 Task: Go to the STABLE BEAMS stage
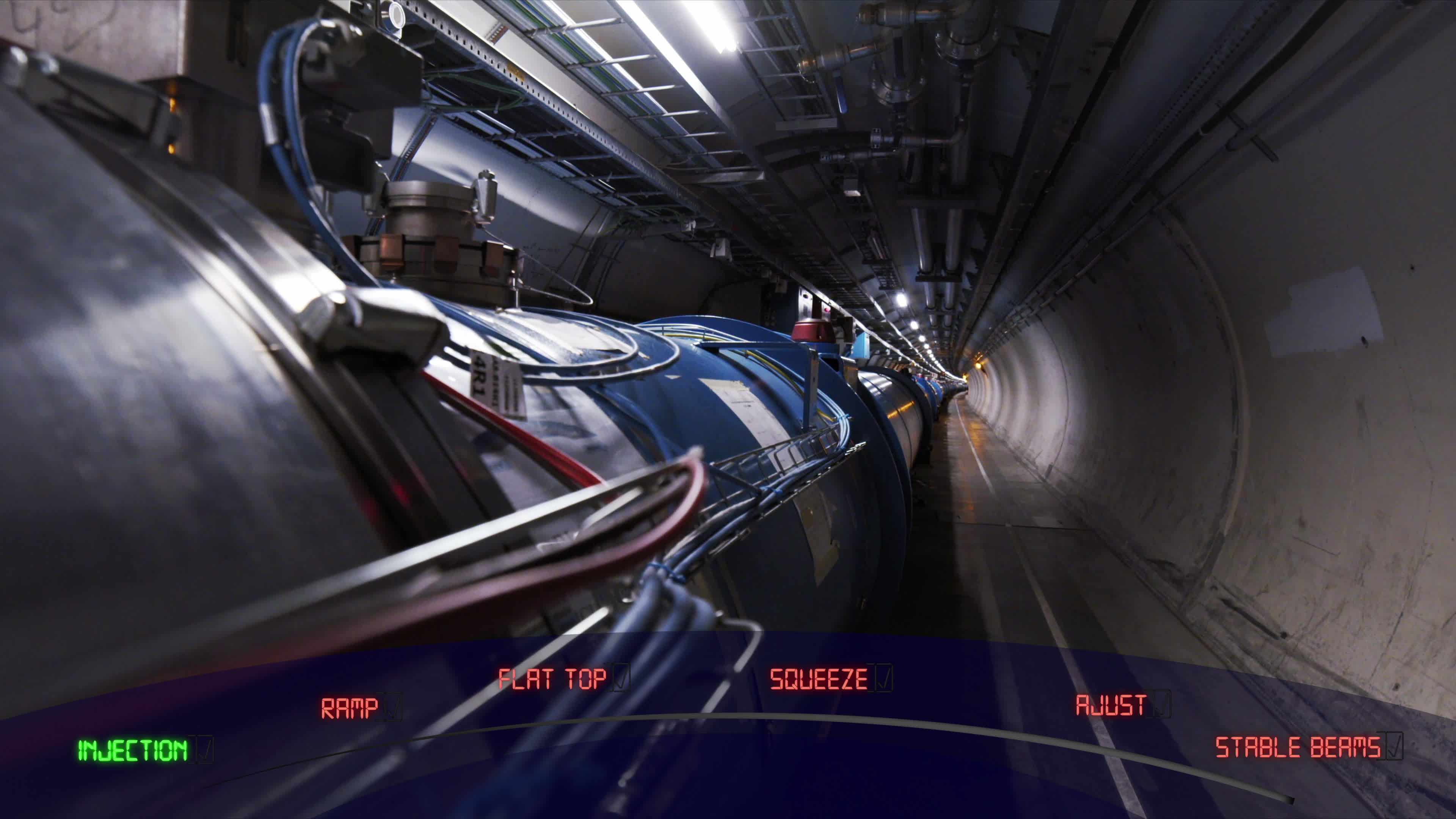click(1297, 747)
